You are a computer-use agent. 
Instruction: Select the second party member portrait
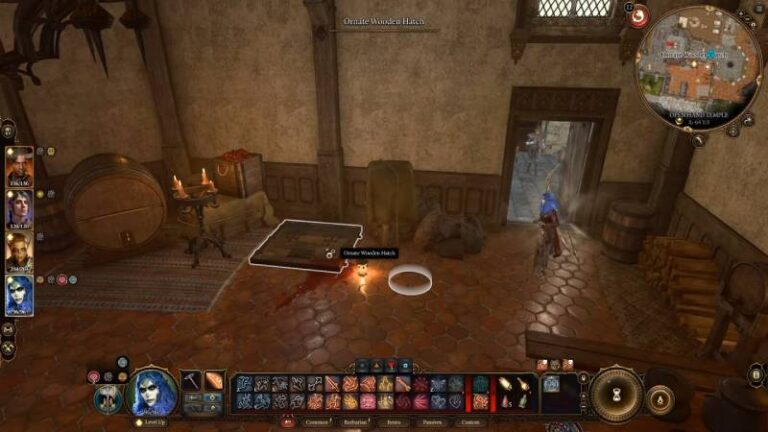(x=20, y=210)
